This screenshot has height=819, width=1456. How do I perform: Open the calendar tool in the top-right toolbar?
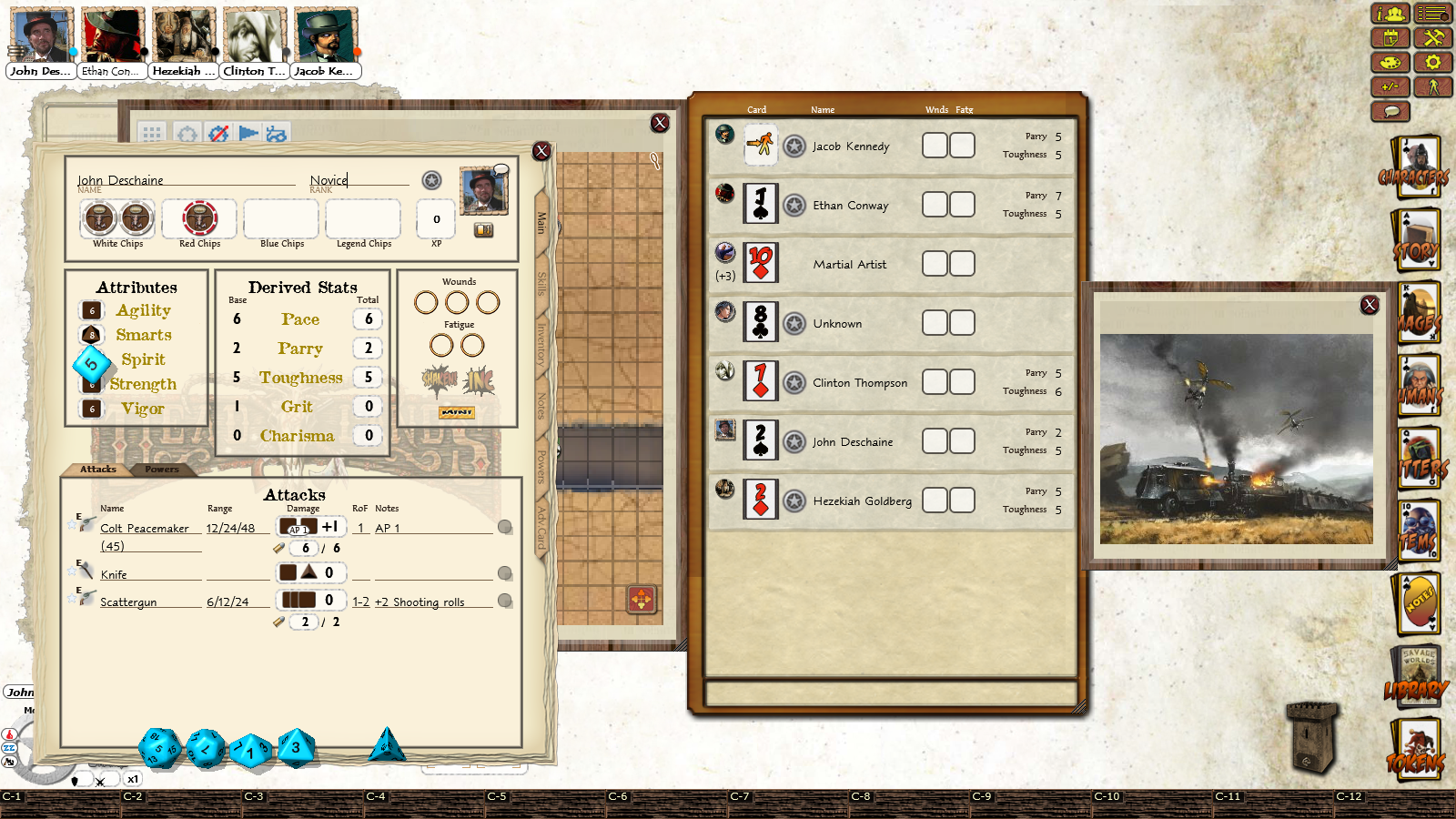(1390, 37)
